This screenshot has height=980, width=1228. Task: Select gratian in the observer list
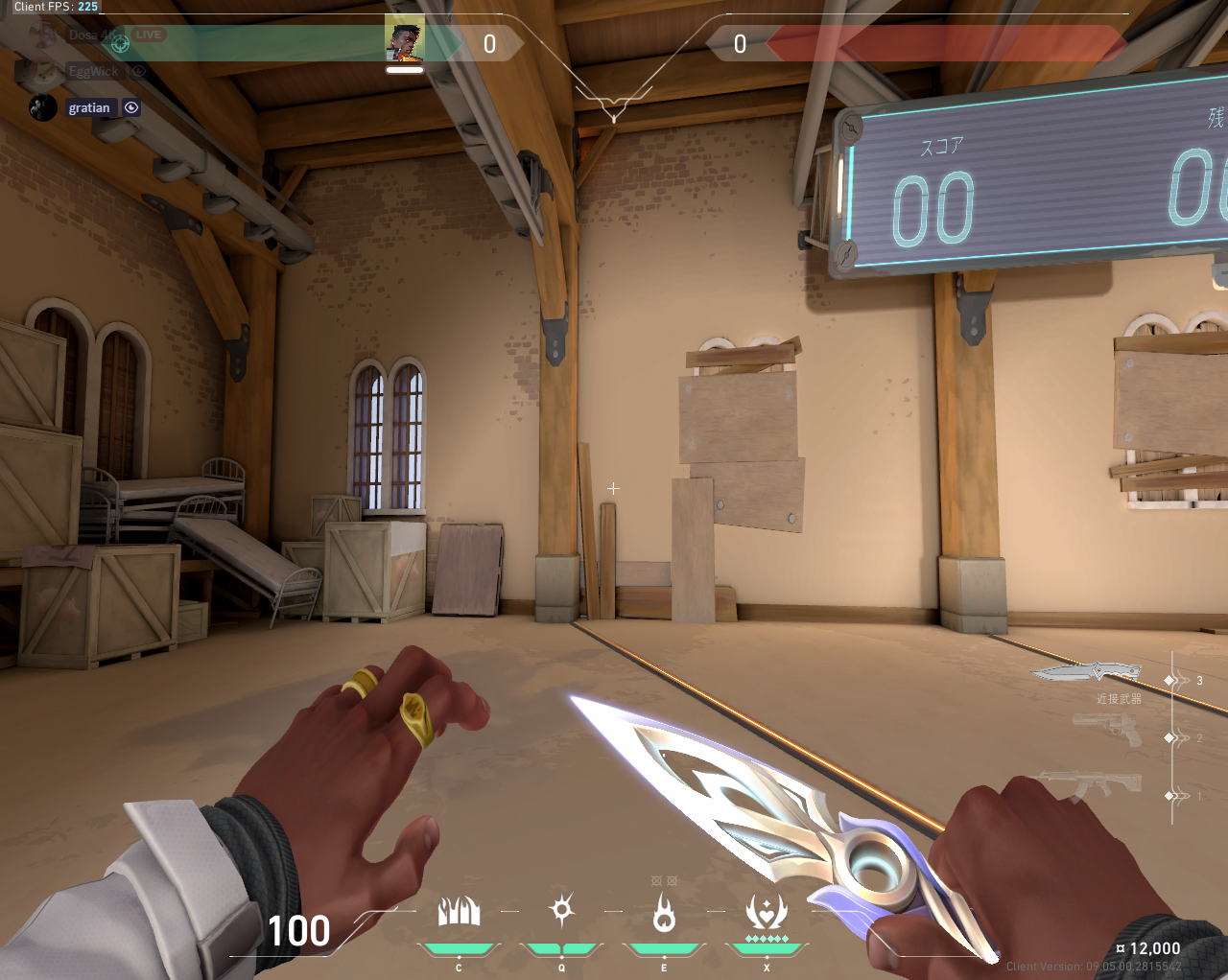[x=89, y=108]
